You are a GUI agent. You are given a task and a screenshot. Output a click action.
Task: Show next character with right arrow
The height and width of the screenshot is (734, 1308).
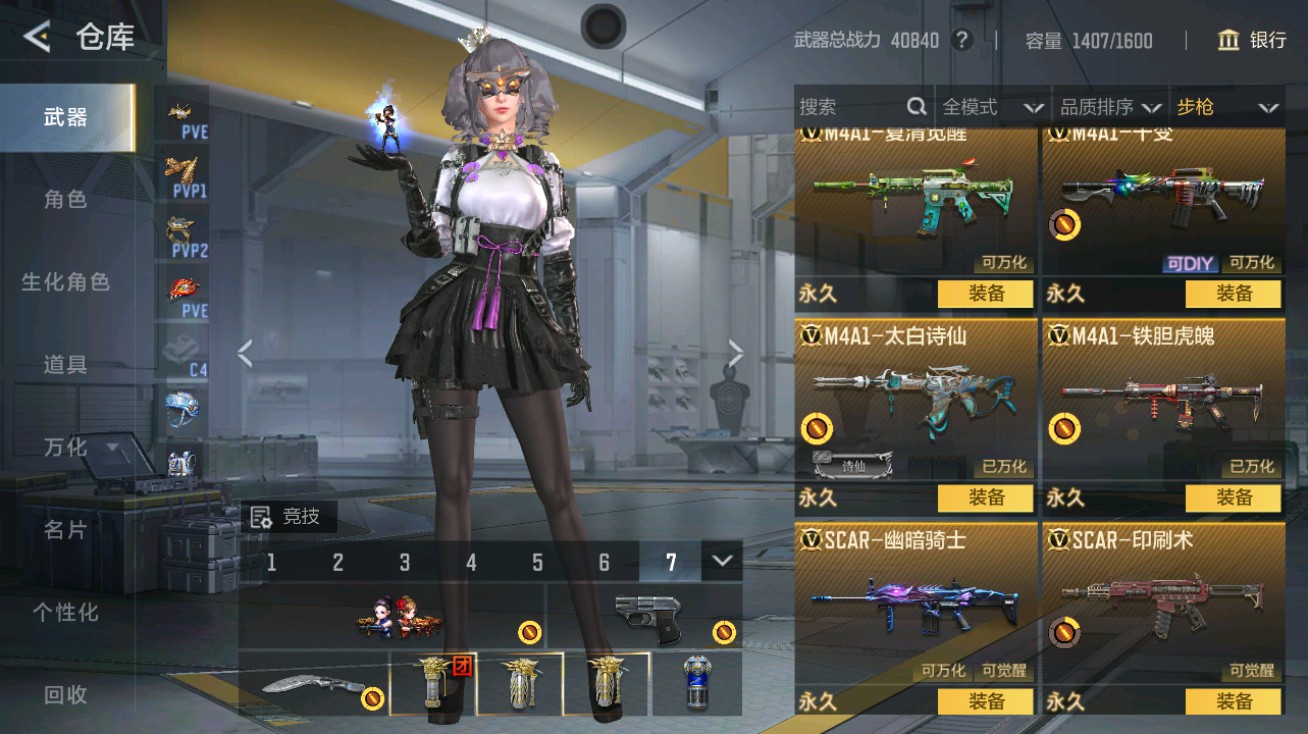[736, 353]
